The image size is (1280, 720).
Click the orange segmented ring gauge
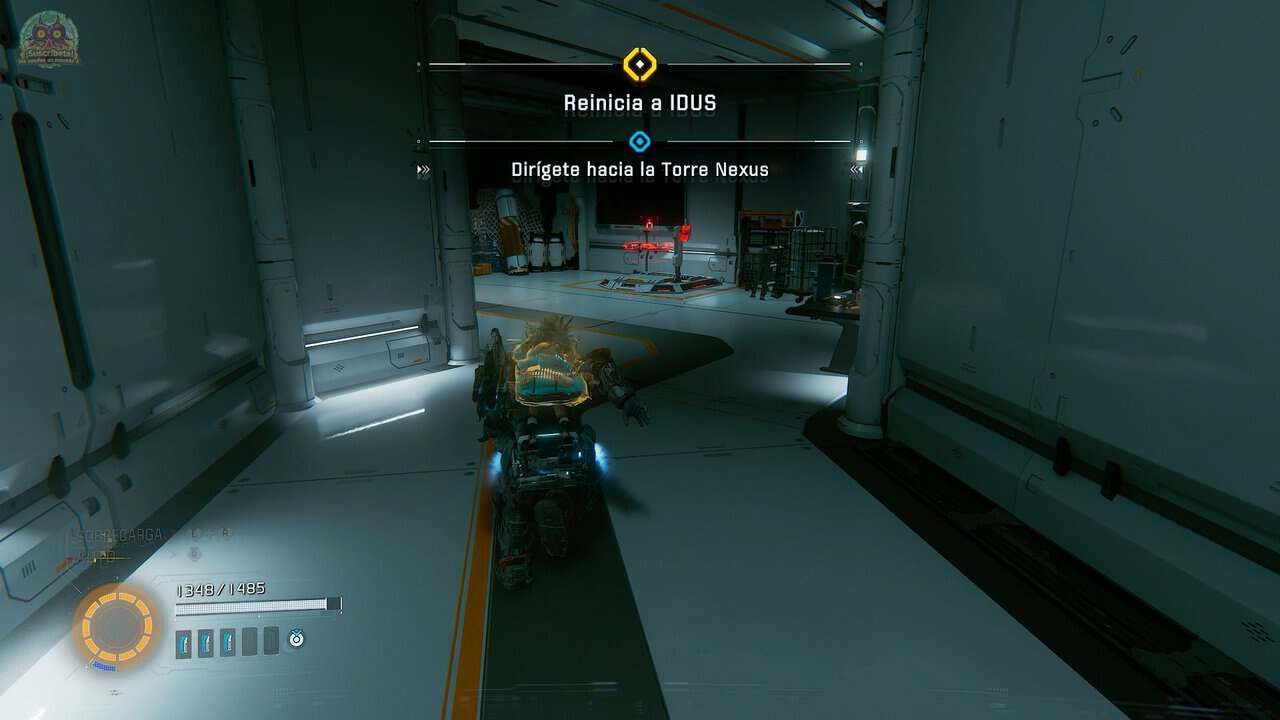(x=117, y=627)
